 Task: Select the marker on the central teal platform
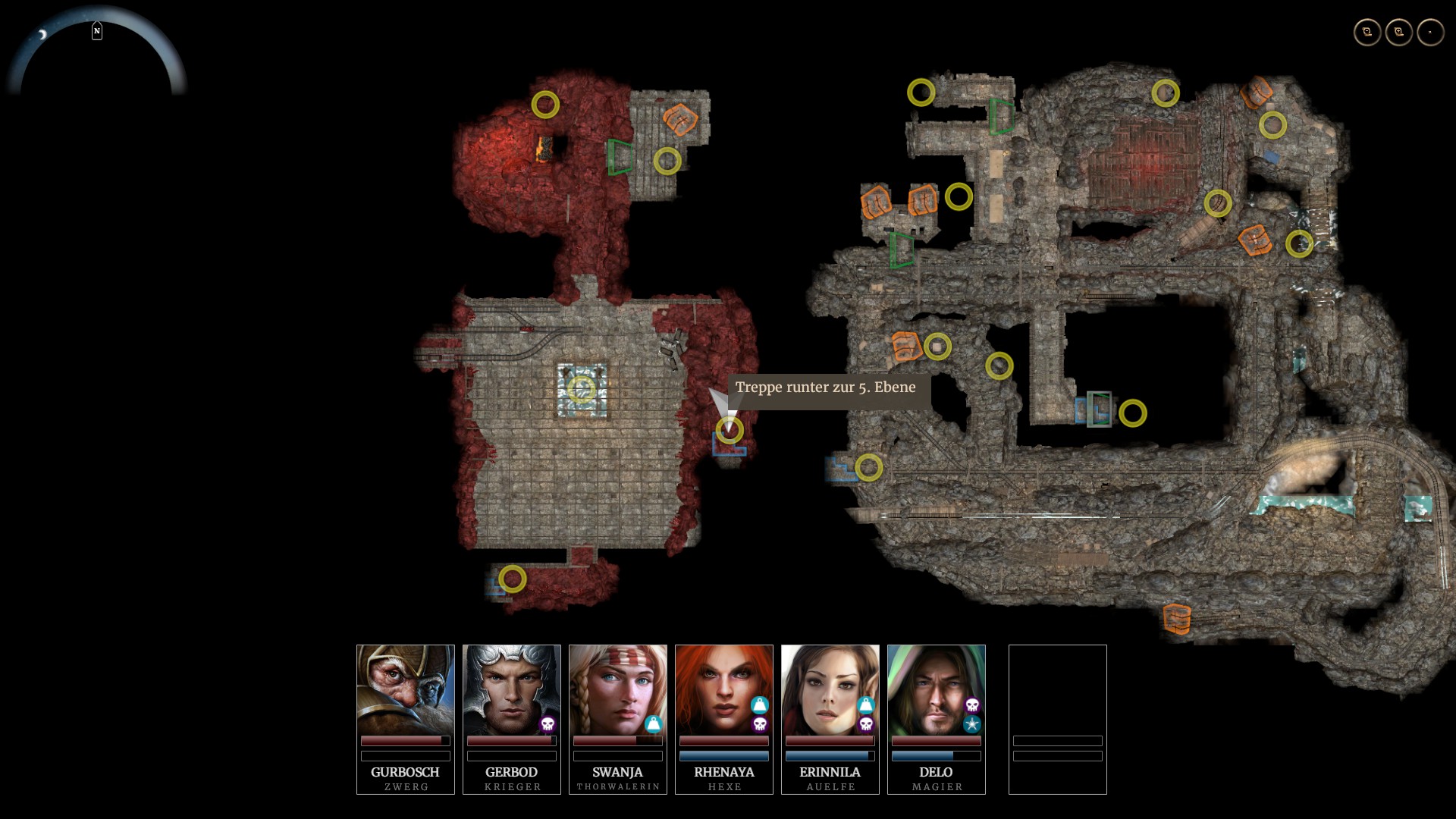coord(582,389)
